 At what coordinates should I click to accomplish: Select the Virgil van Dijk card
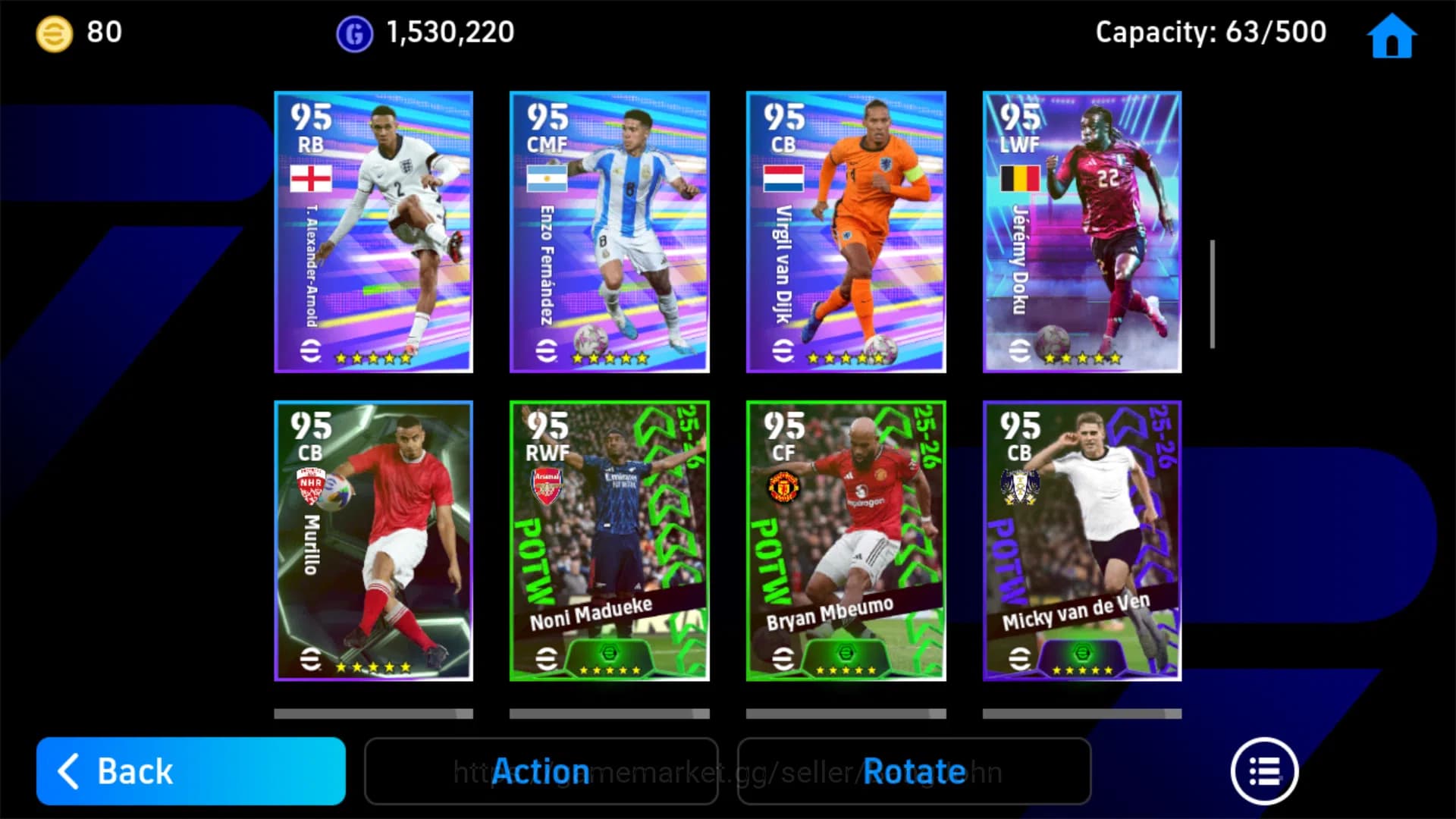tap(846, 231)
